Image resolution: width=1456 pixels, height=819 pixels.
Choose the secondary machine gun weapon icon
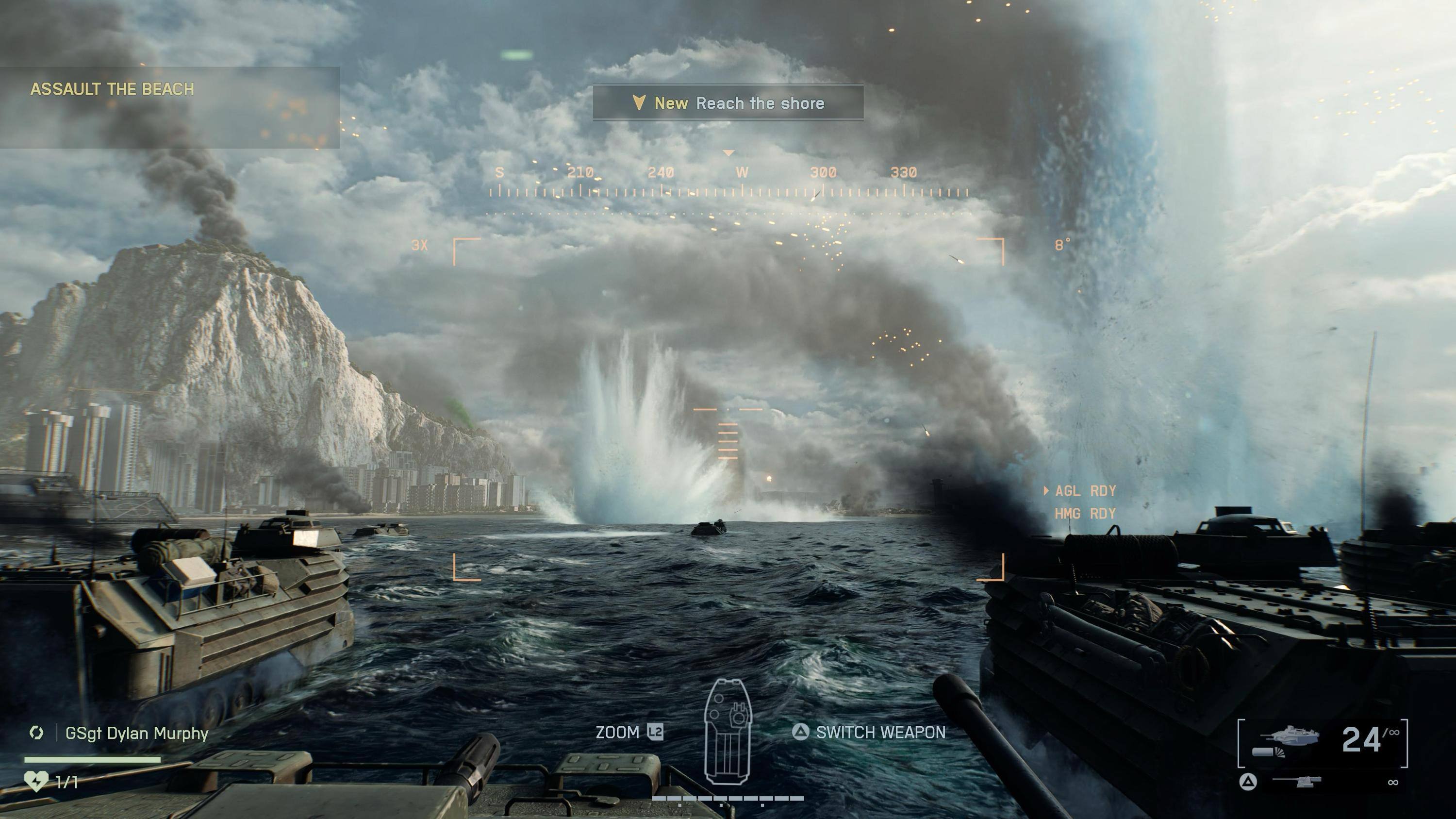point(1297,782)
